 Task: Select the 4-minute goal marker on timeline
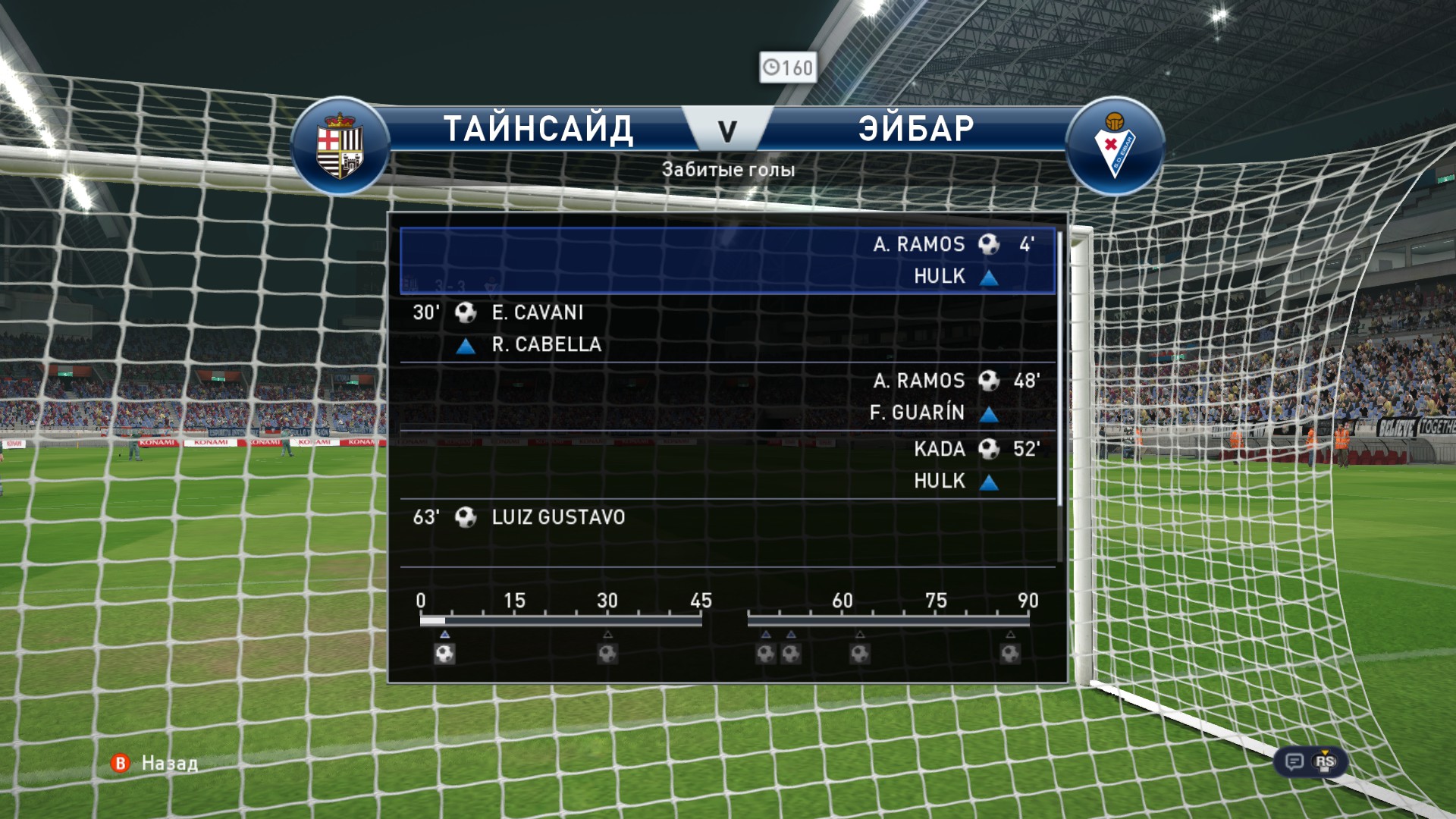[445, 653]
